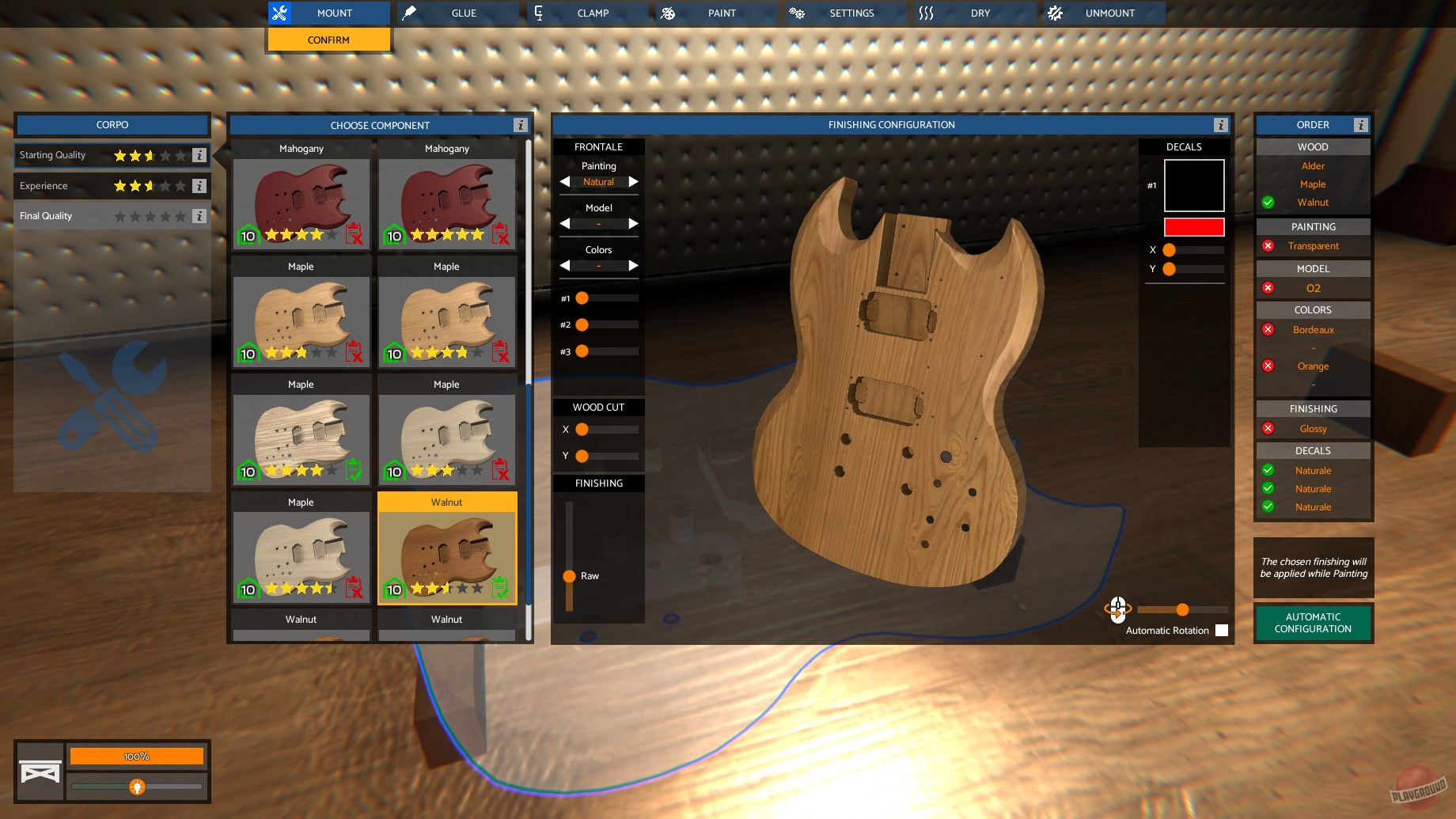Toggle the green check next to Naturale decal
This screenshot has height=819, width=1456.
(1268, 469)
